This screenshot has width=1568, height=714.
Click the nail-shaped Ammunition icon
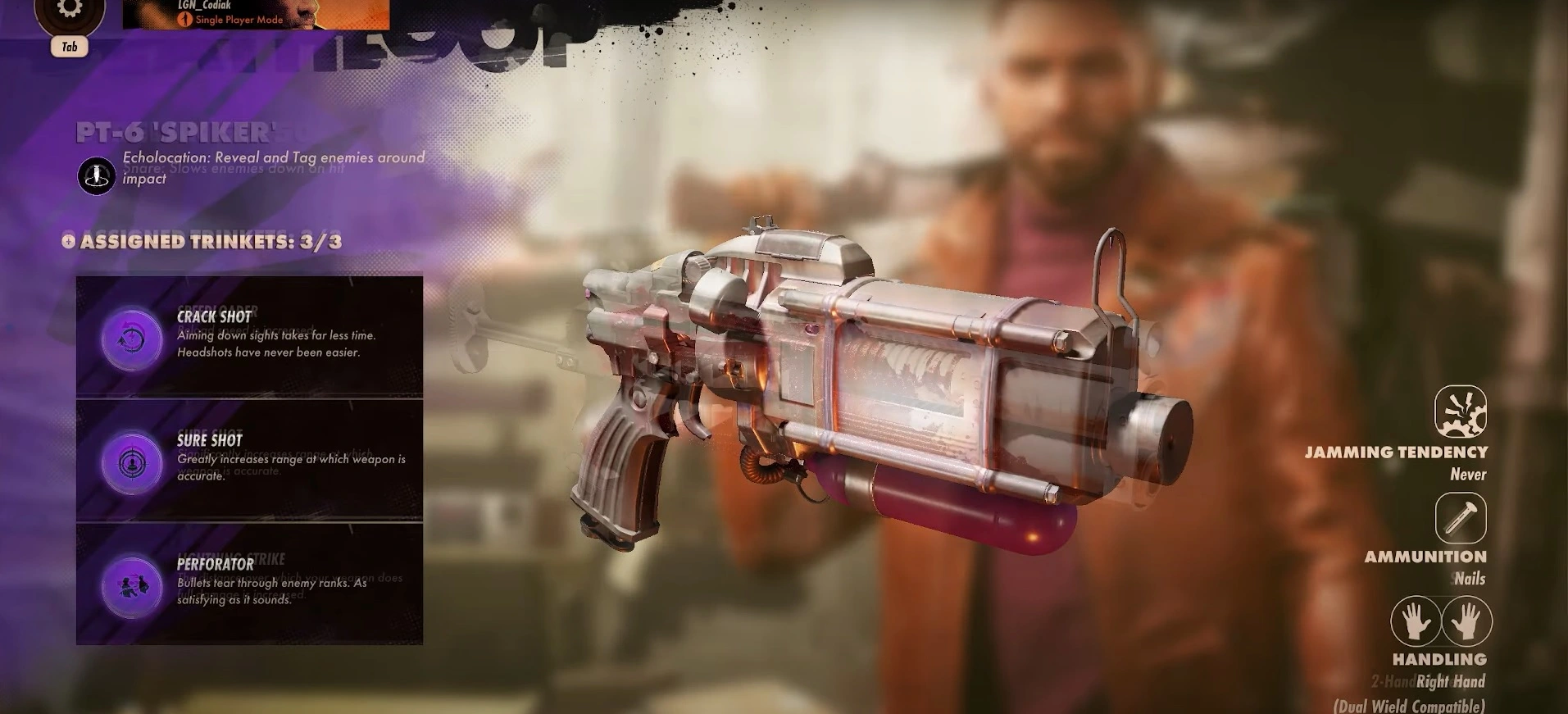pyautogui.click(x=1461, y=519)
